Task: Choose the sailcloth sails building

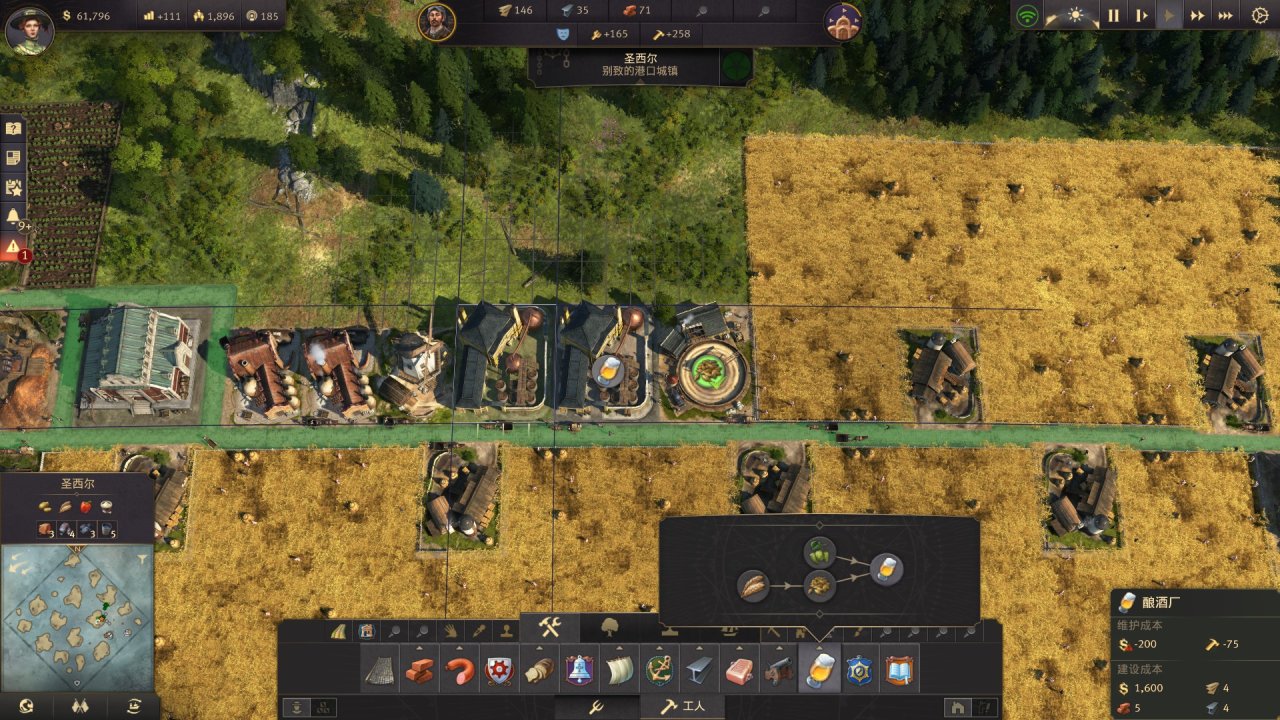Action: [x=619, y=671]
